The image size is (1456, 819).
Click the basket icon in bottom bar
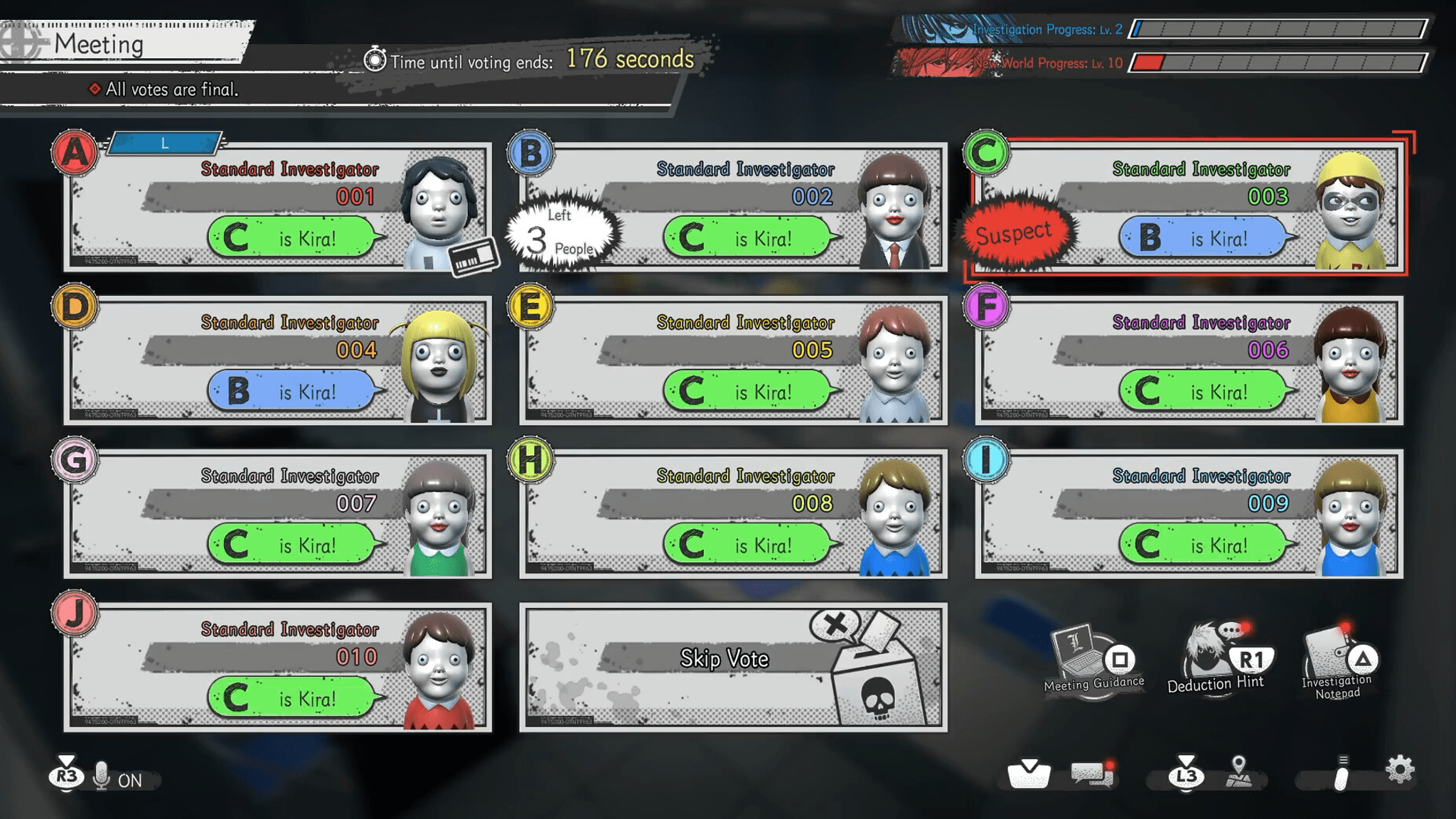coord(1028,774)
